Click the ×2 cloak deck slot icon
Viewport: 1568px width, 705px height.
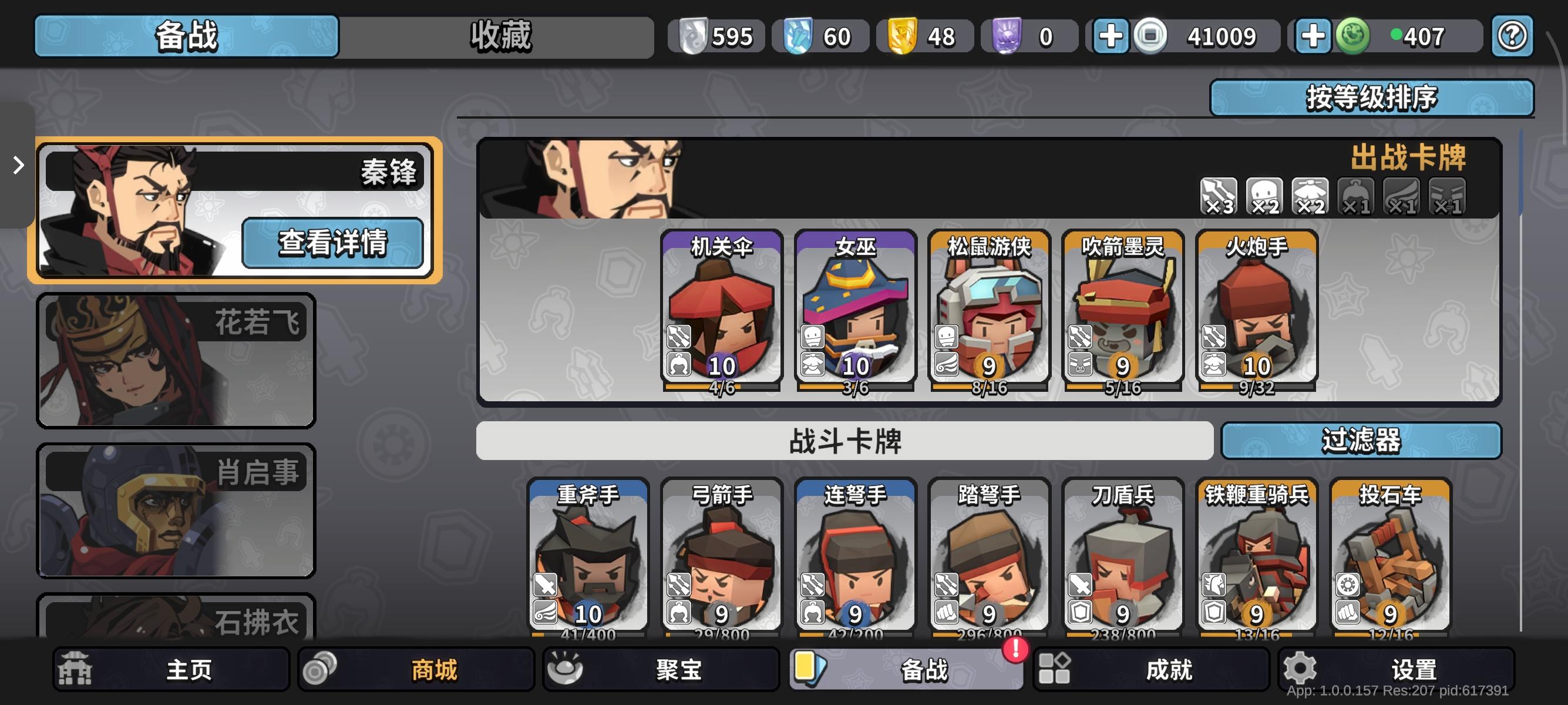(1309, 196)
